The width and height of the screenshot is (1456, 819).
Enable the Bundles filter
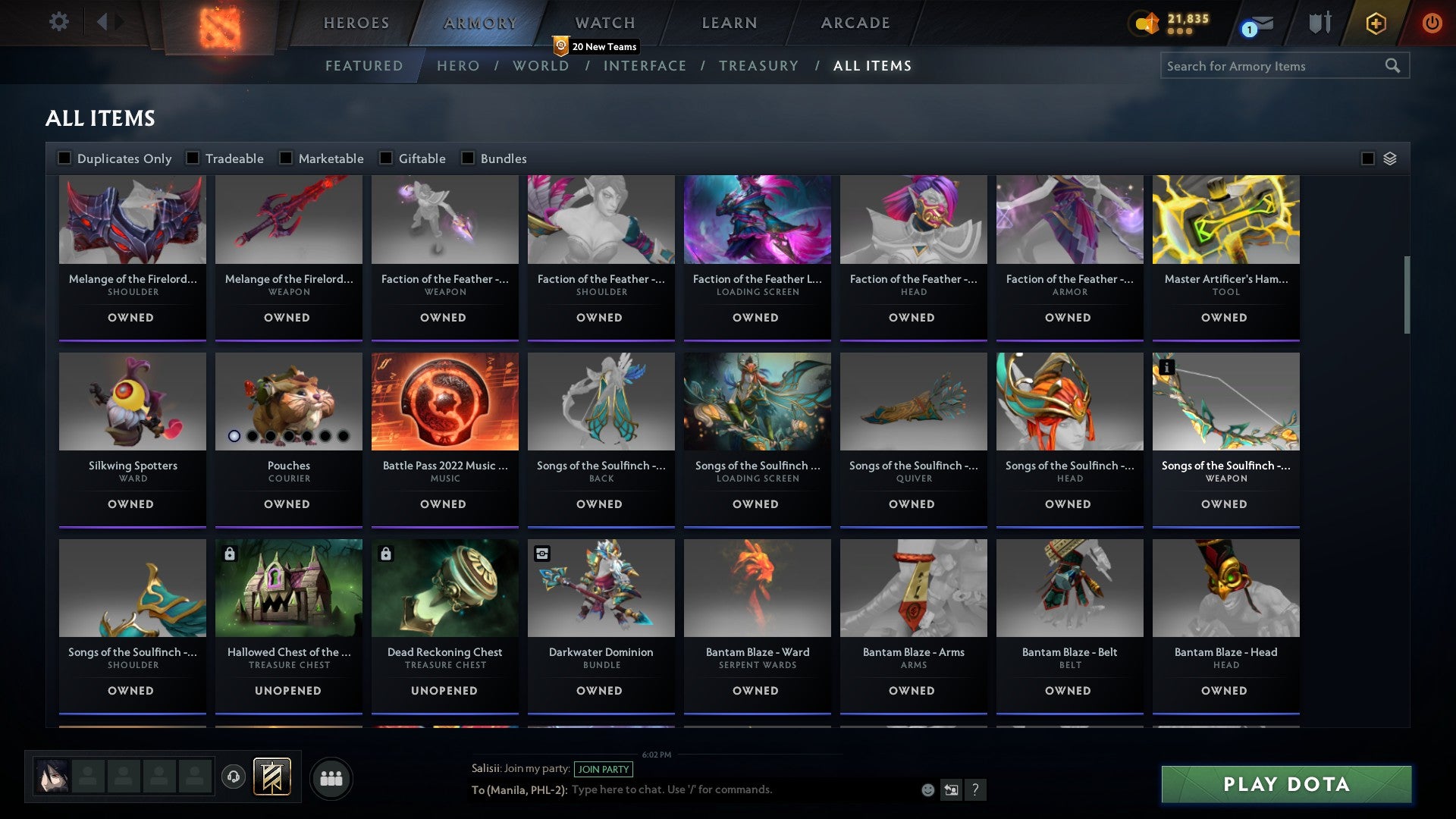(x=466, y=158)
